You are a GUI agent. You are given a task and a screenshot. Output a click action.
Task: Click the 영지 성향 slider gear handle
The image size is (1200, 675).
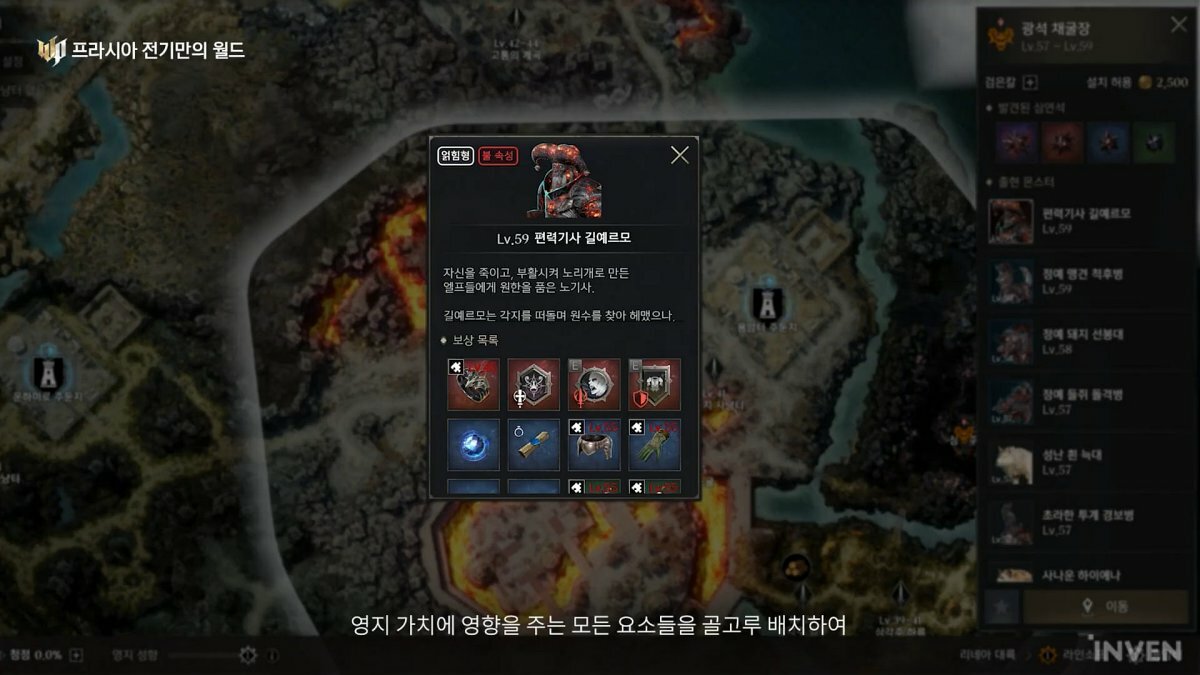(248, 655)
